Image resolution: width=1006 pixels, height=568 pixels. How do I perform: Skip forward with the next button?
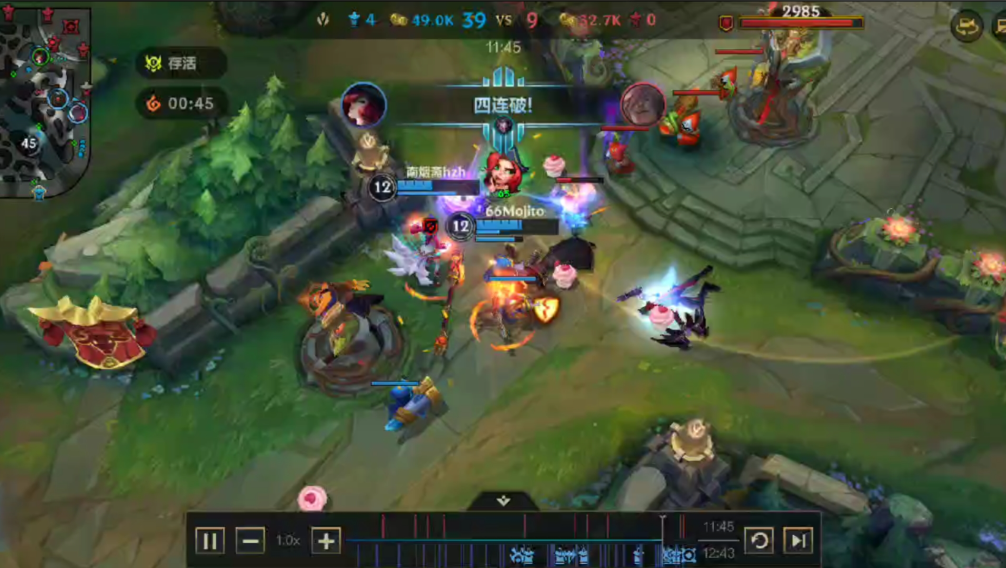pyautogui.click(x=798, y=541)
